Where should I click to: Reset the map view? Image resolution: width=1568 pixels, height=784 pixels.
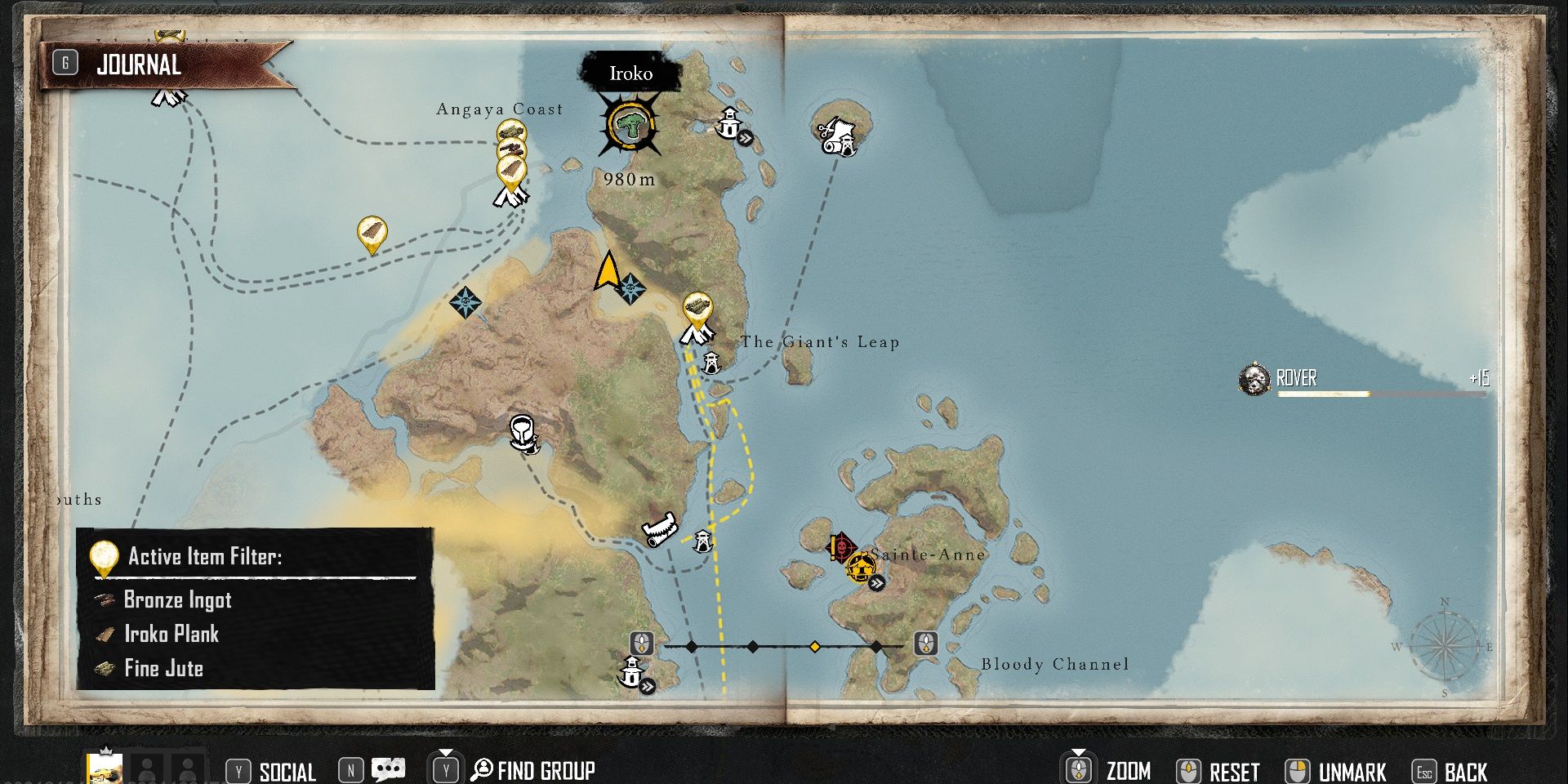pos(1233,772)
